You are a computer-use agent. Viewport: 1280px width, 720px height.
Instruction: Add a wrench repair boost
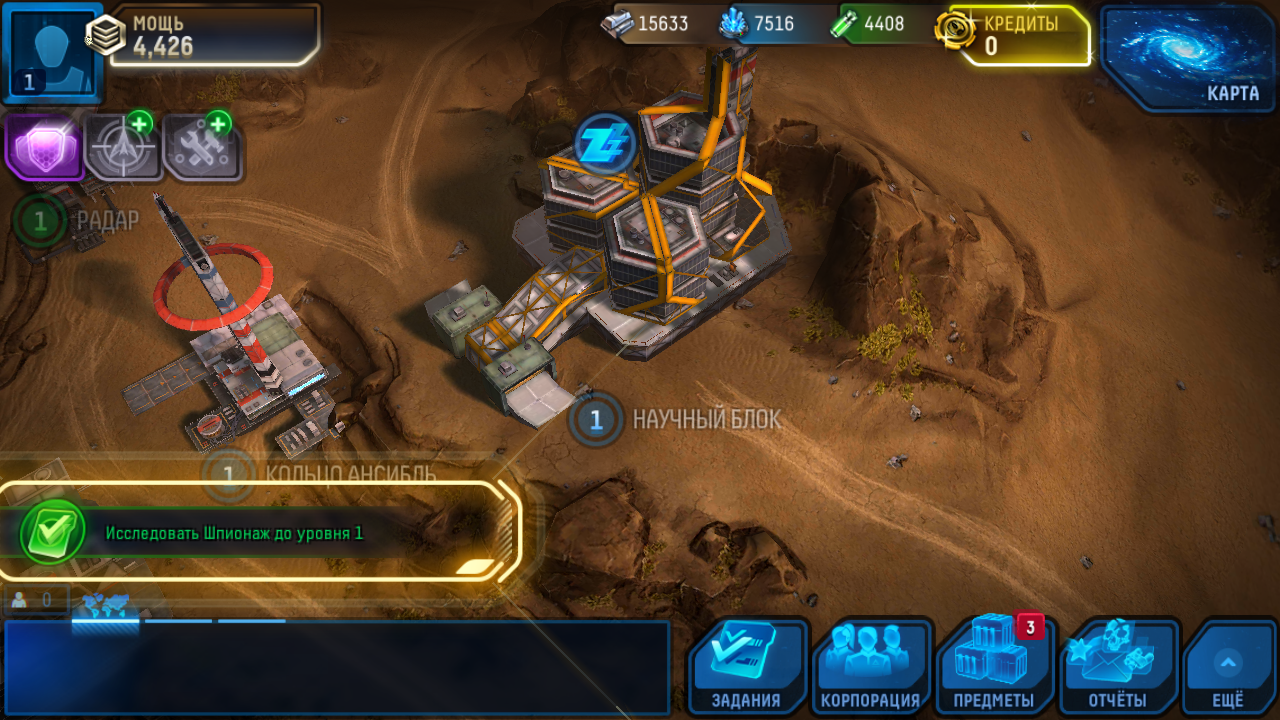[202, 148]
